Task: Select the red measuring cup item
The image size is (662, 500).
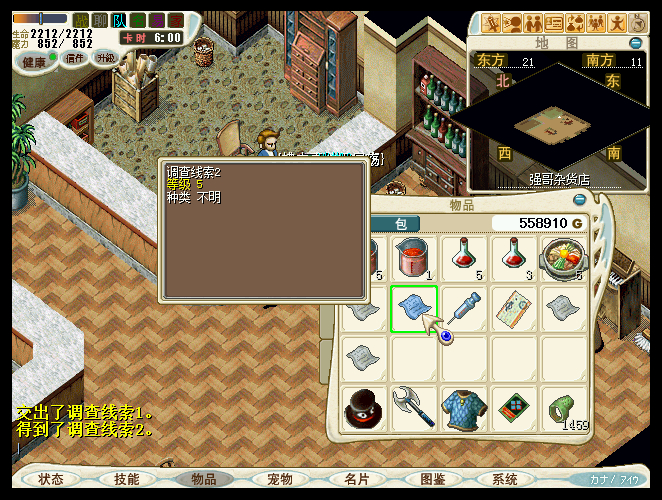Action: click(413, 258)
